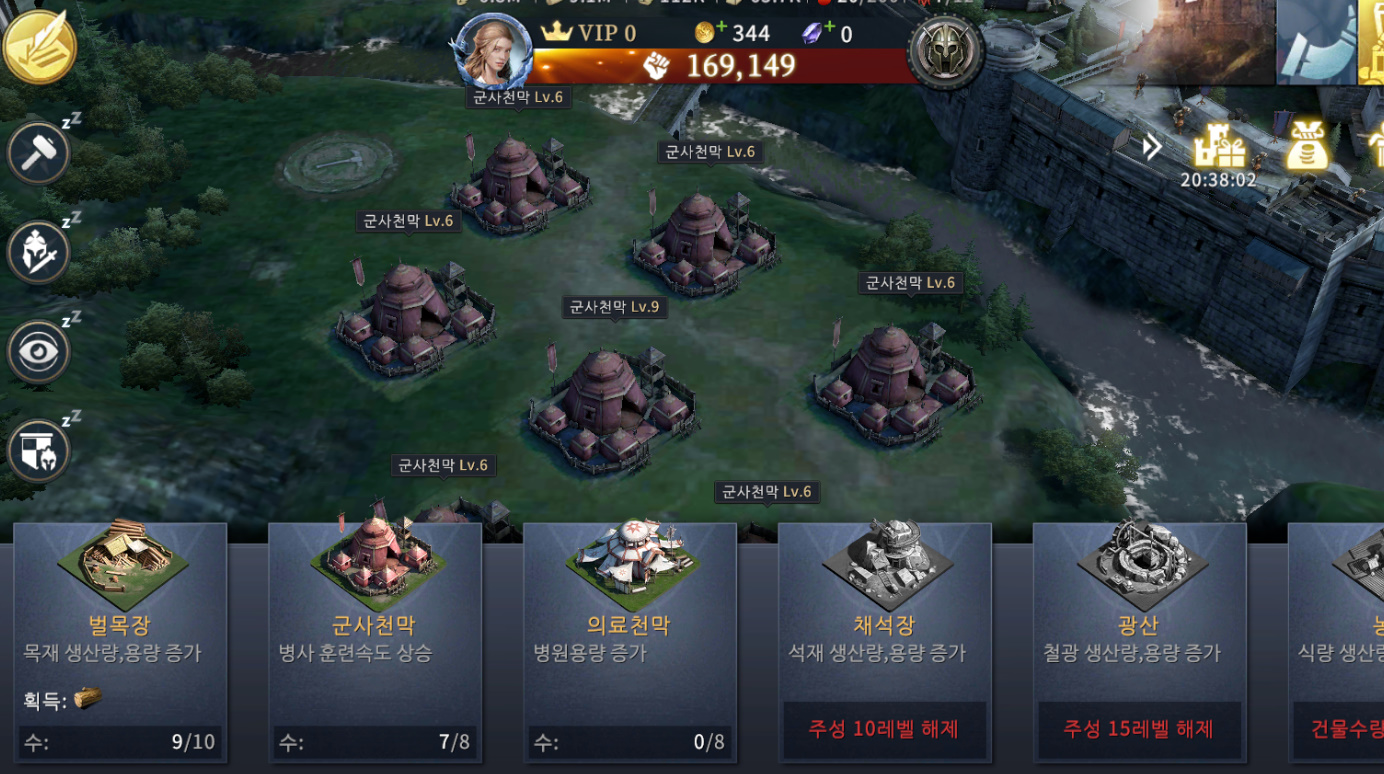Expand the double-arrow event bar

1153,147
